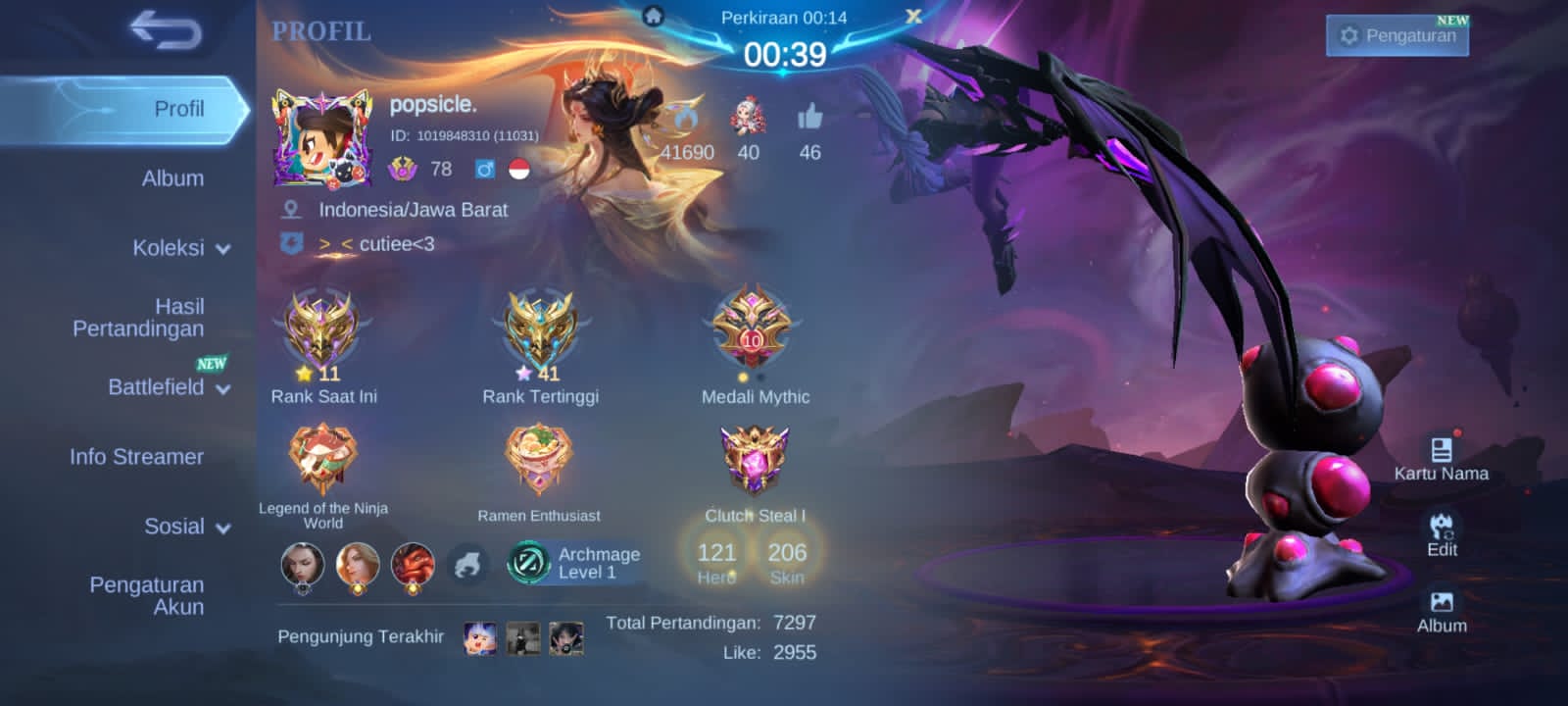Click the Edit button beside the model
Image resolution: width=1568 pixels, height=706 pixels.
coord(1442,534)
